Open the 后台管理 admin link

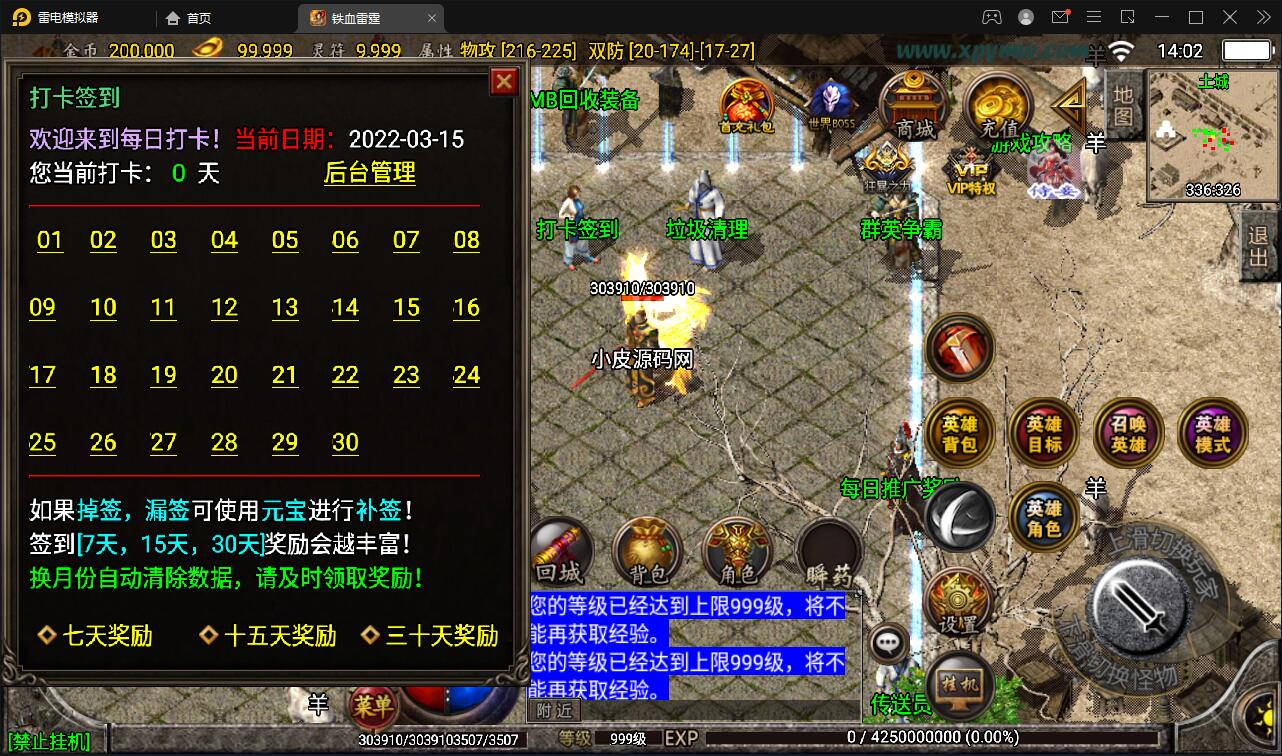[369, 173]
